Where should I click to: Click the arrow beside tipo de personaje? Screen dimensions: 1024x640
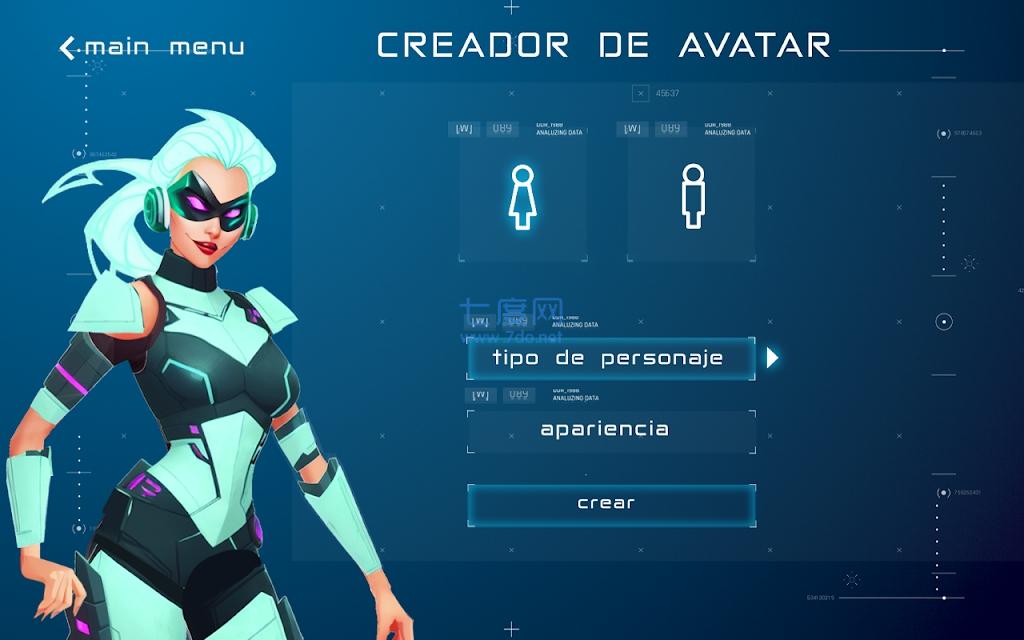click(772, 357)
